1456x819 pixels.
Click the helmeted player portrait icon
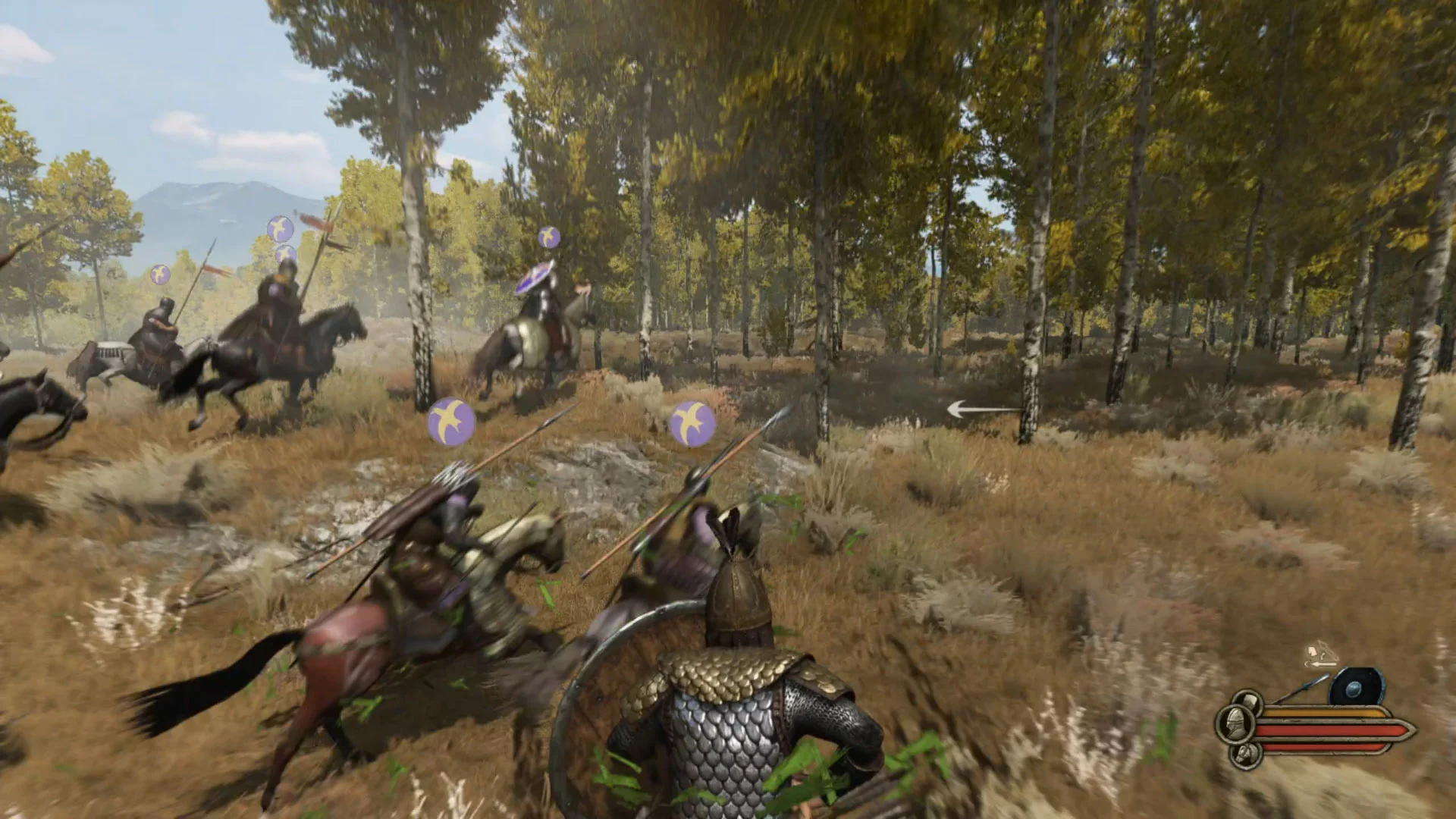click(x=1234, y=723)
